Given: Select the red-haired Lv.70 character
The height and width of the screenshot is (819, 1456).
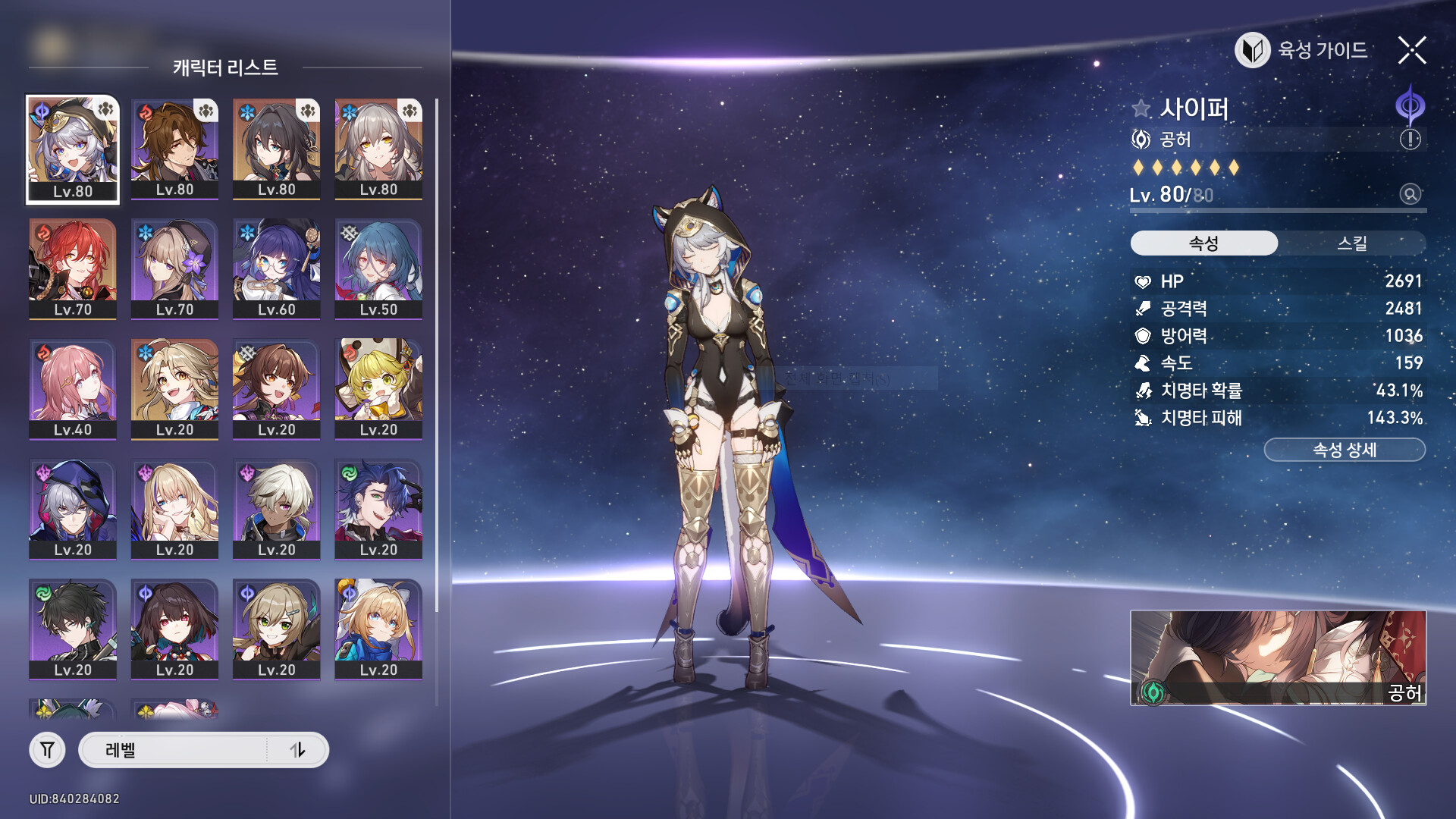Looking at the screenshot, I should pyautogui.click(x=73, y=268).
